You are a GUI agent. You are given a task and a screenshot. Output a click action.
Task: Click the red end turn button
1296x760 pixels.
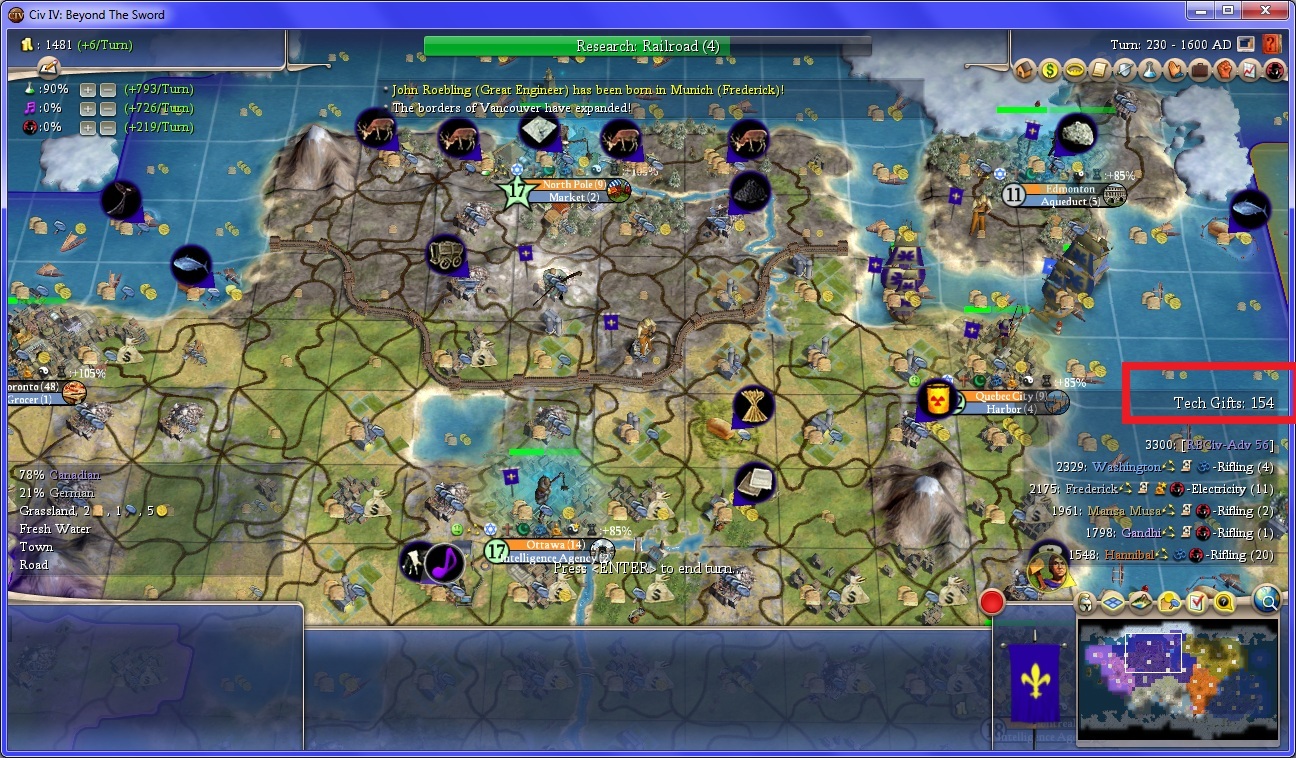tap(992, 601)
